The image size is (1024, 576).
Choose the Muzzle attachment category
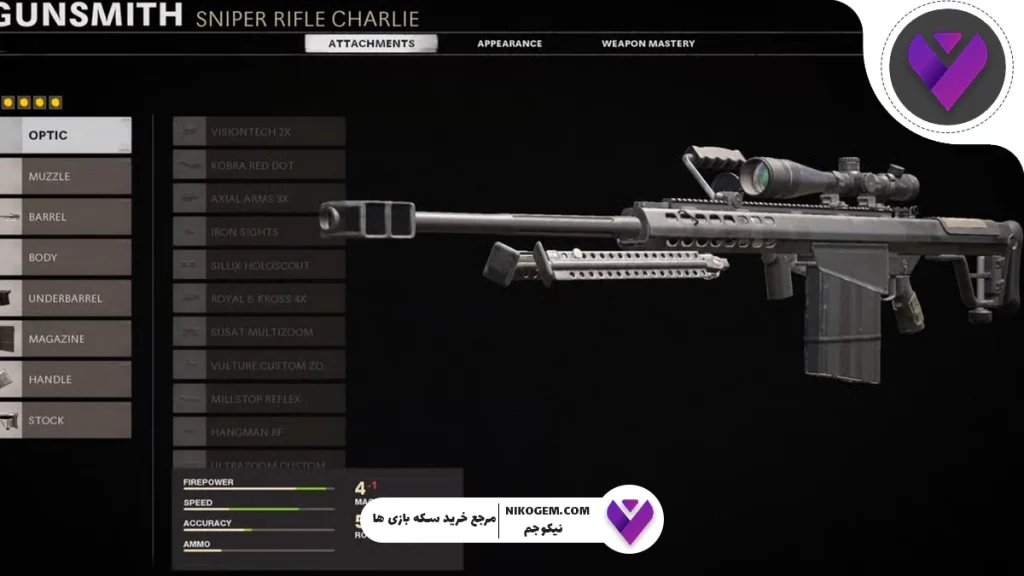[x=65, y=176]
